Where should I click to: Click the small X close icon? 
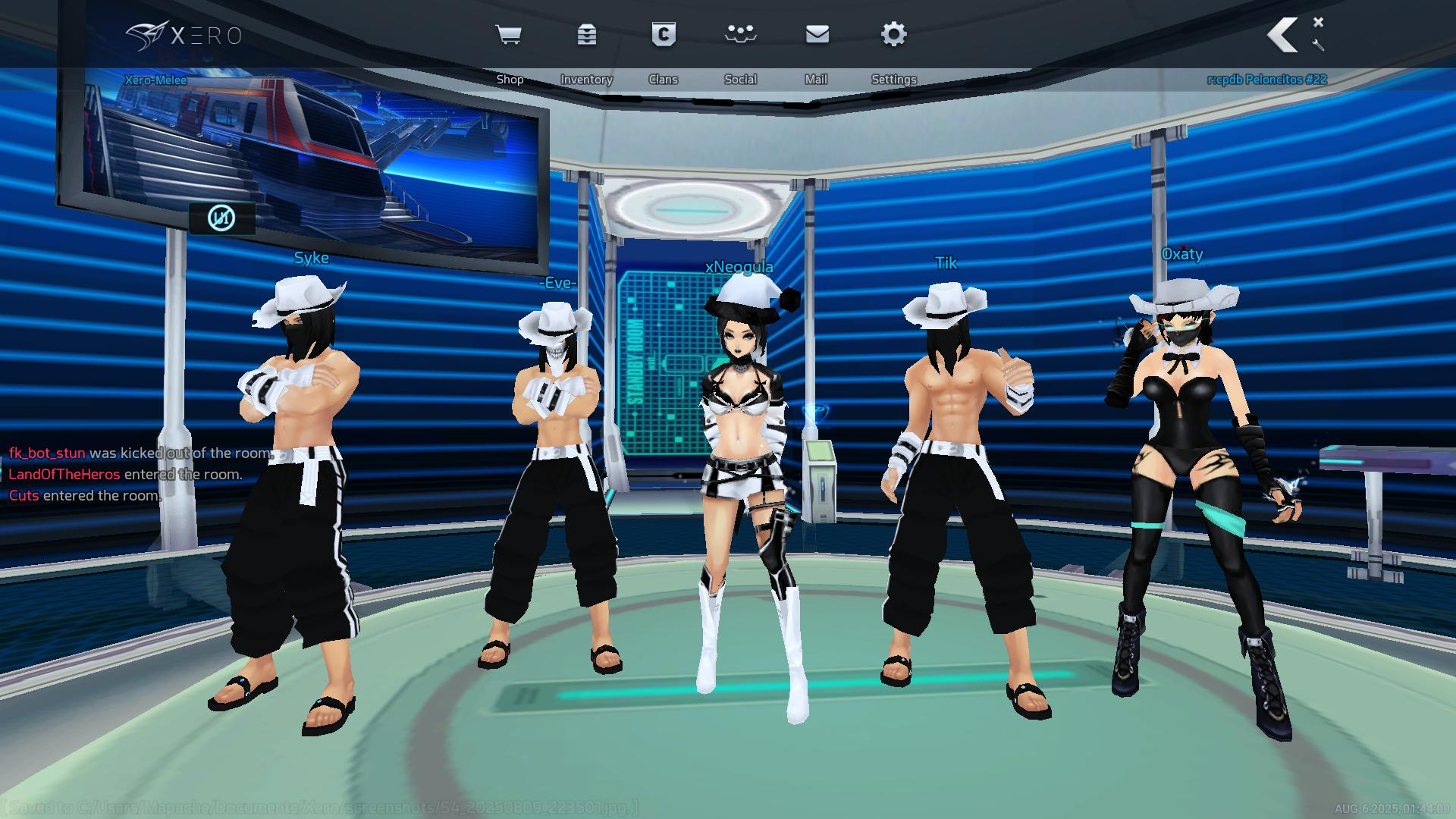pyautogui.click(x=1318, y=23)
